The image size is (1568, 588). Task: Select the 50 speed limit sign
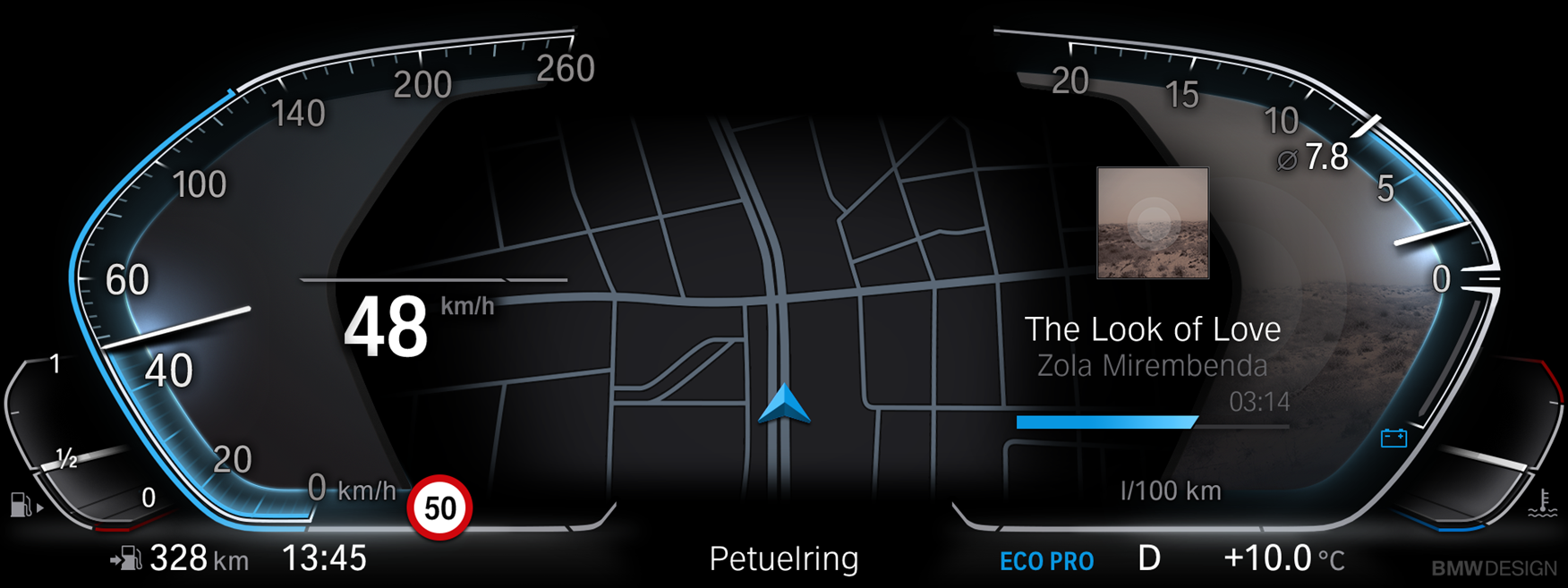pos(439,508)
